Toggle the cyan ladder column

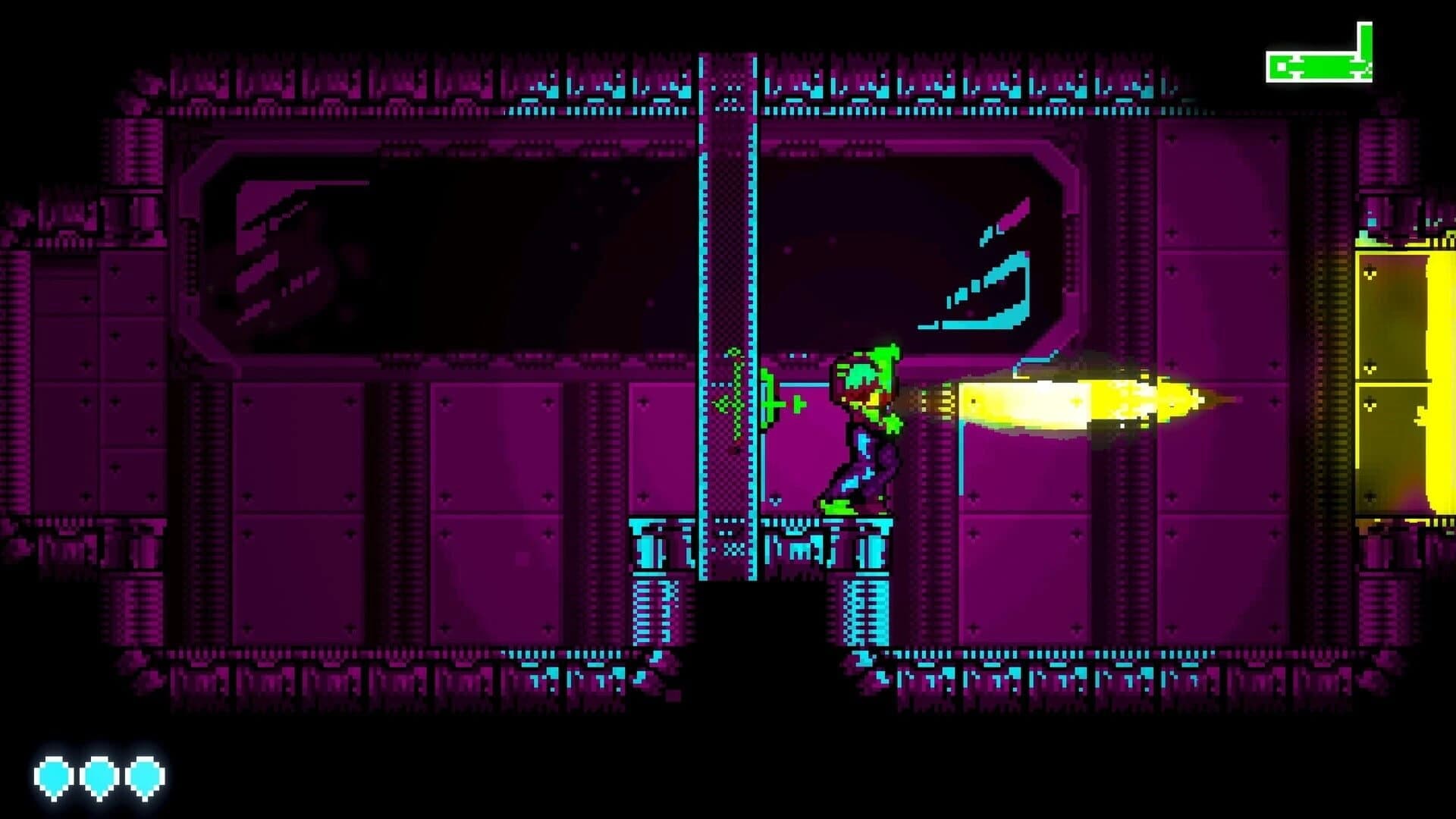[x=728, y=303]
